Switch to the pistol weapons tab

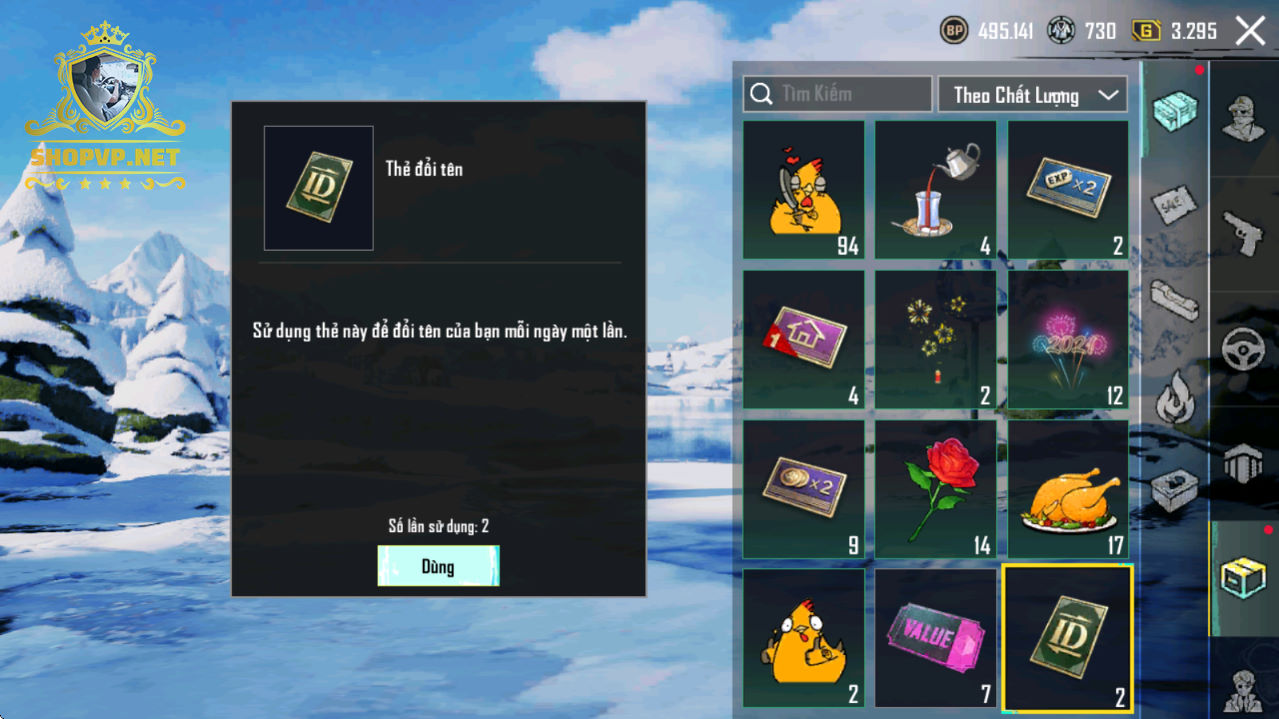click(1244, 232)
